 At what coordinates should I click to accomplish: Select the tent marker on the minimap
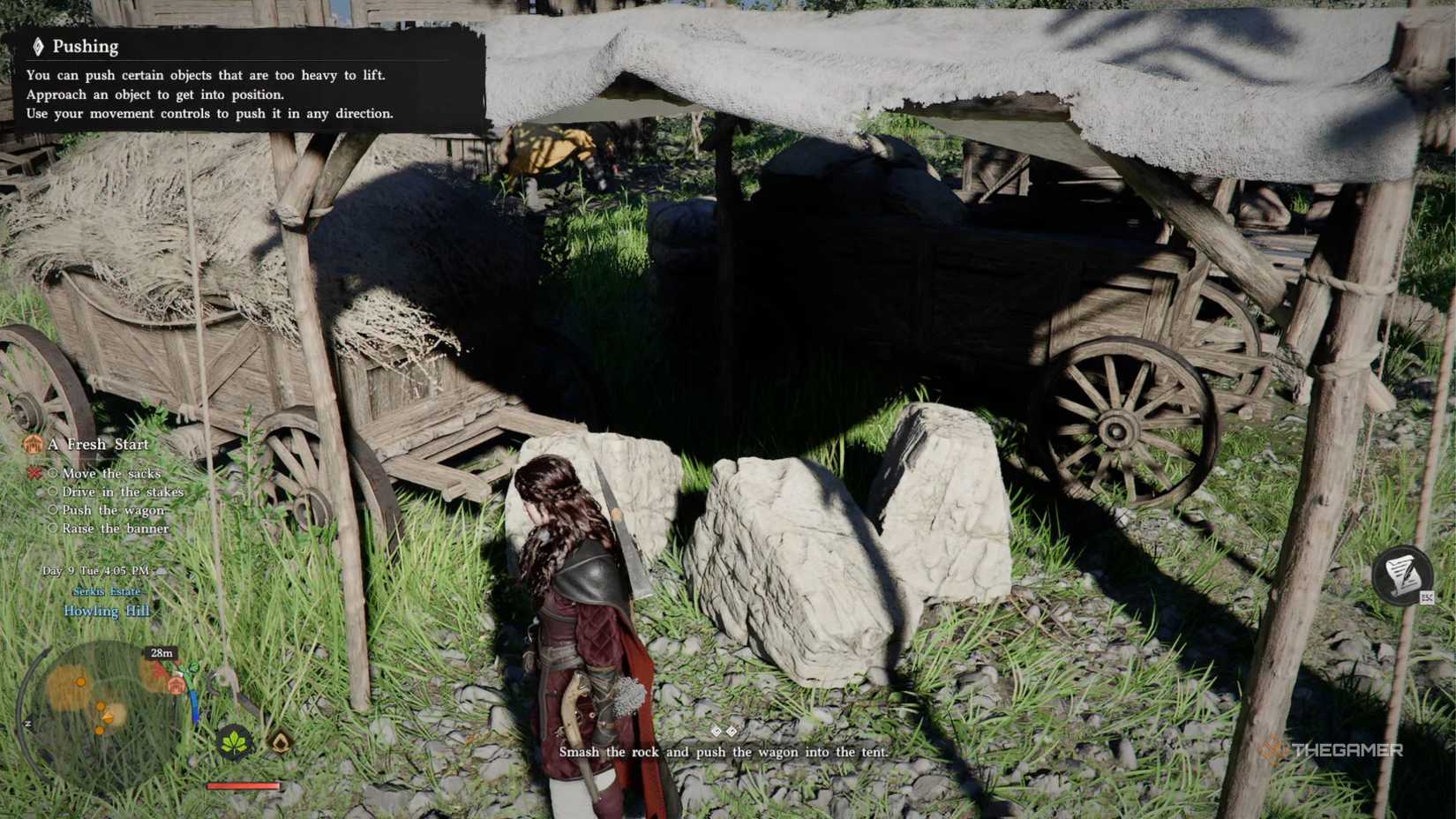click(x=176, y=687)
